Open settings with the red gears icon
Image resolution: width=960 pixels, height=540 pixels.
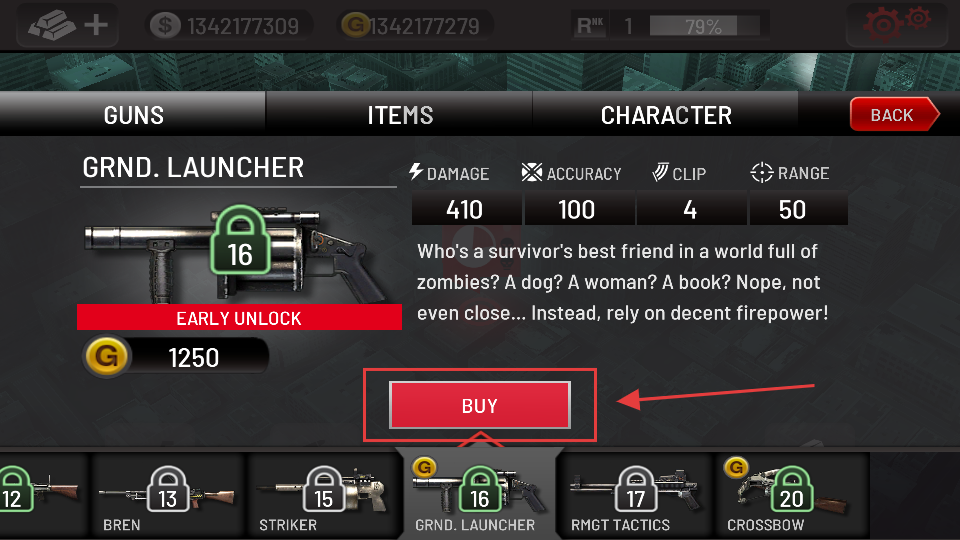[x=897, y=23]
